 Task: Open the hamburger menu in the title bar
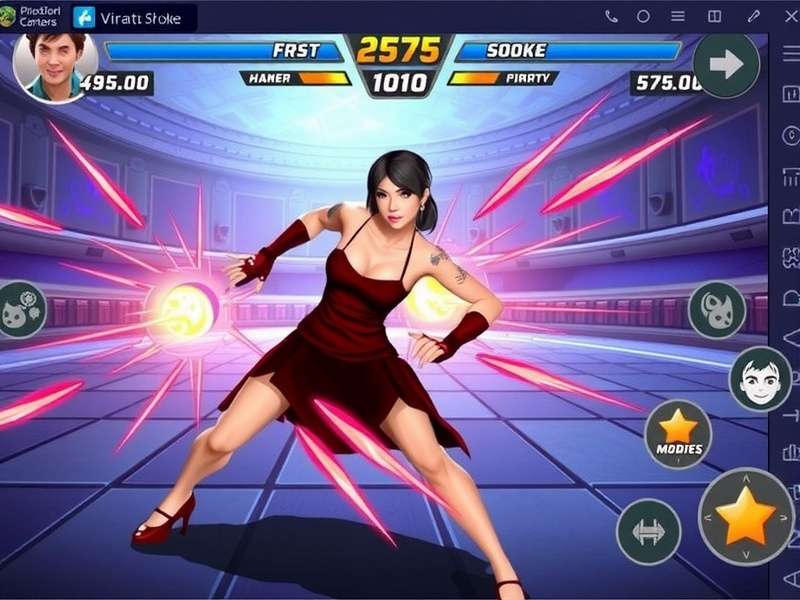[678, 16]
